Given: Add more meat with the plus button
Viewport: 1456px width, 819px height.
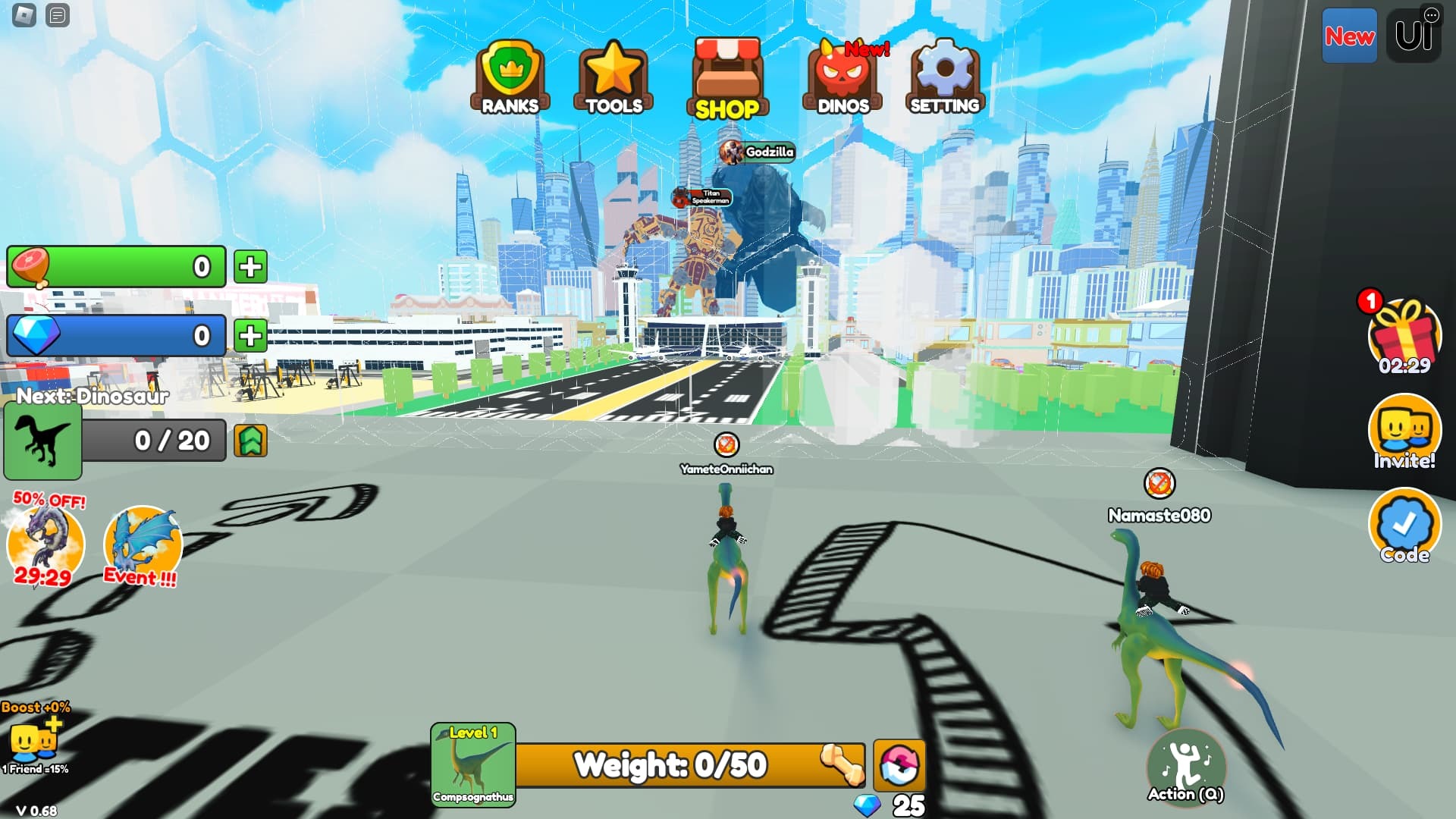Looking at the screenshot, I should point(250,267).
